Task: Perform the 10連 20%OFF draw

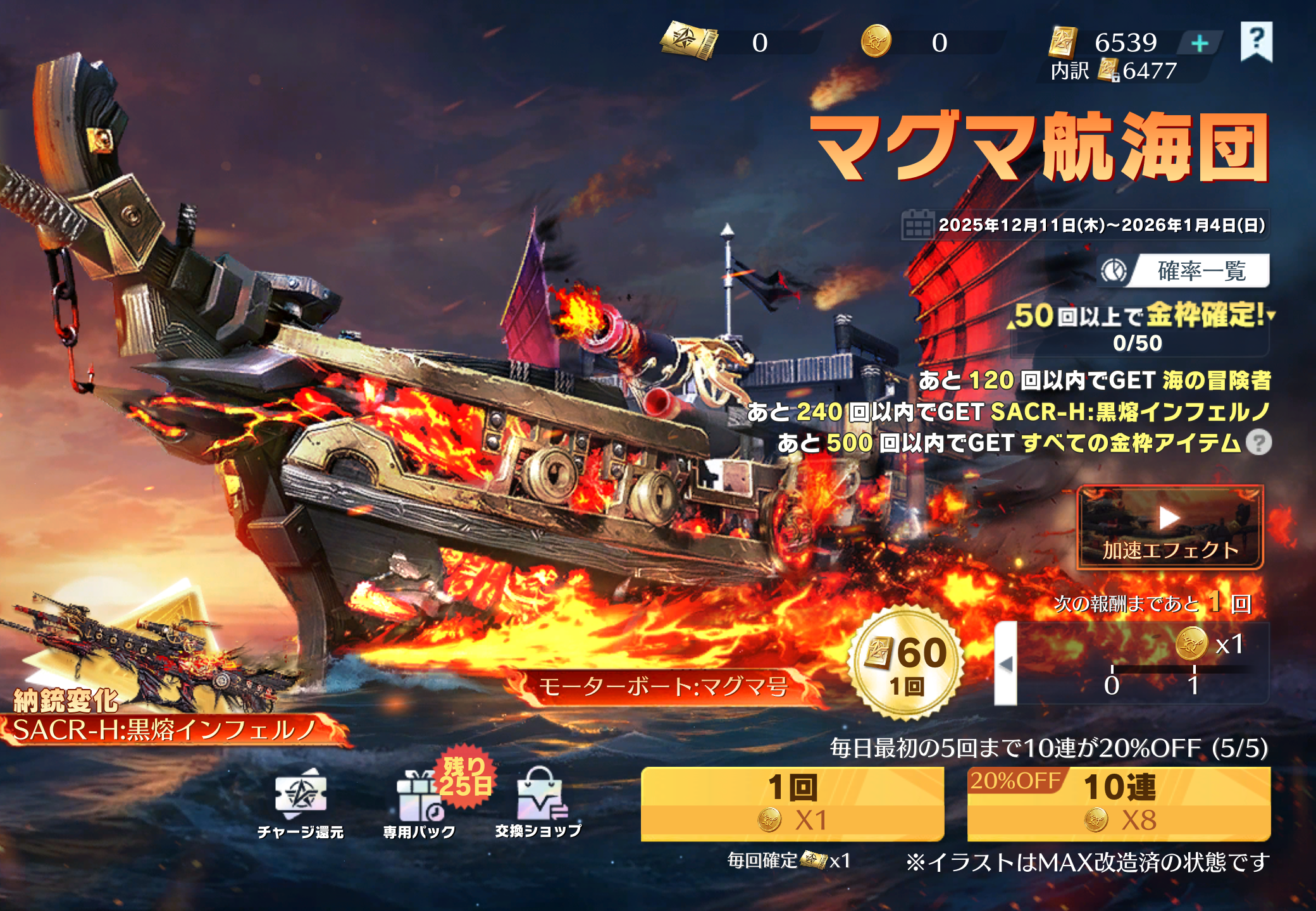Action: coord(1119,803)
